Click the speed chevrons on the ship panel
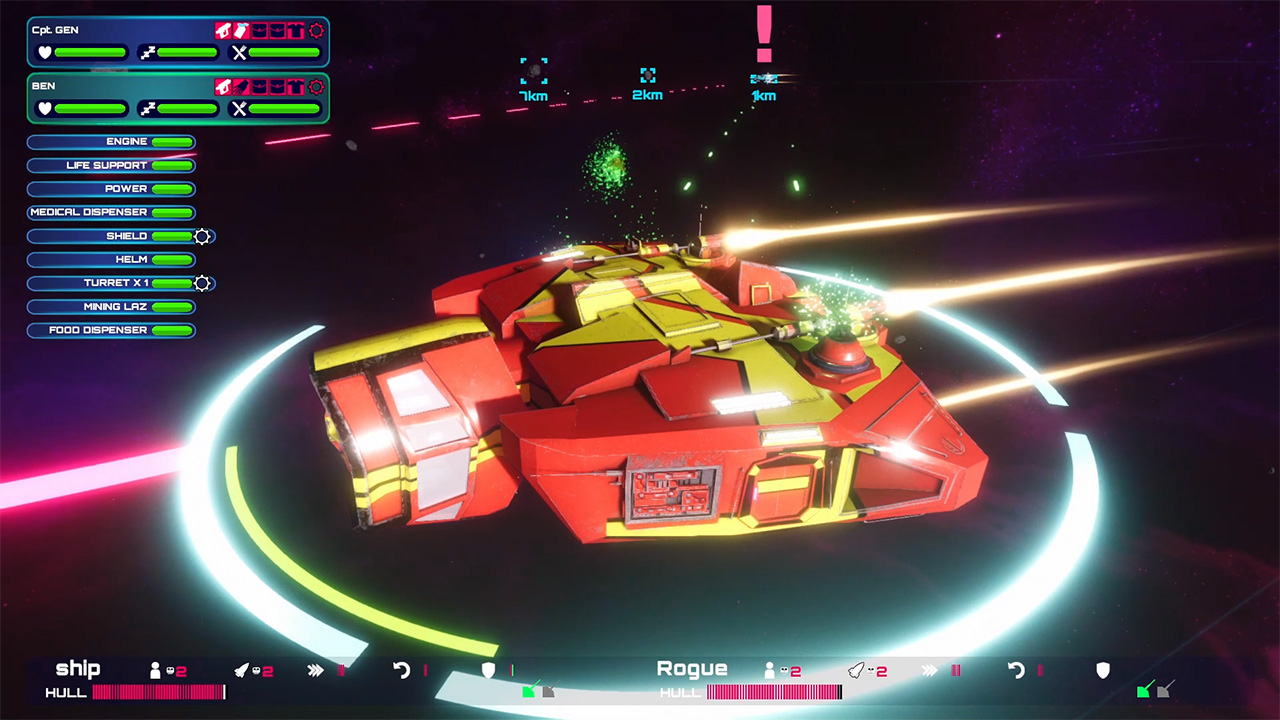Screen dimensions: 1280x720 click(x=315, y=669)
